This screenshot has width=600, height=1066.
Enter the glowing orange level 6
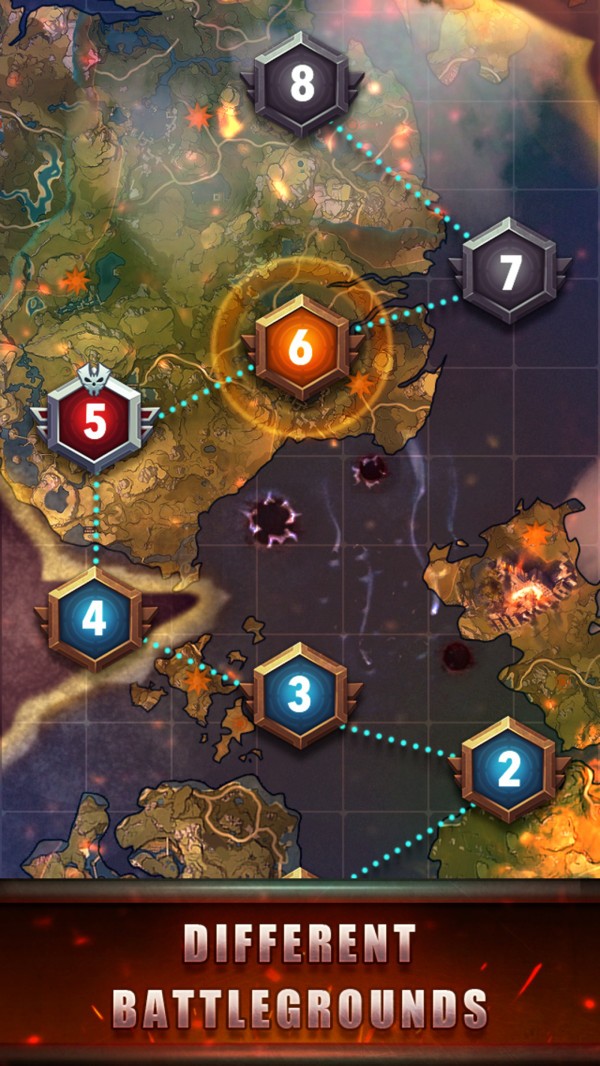tap(300, 348)
